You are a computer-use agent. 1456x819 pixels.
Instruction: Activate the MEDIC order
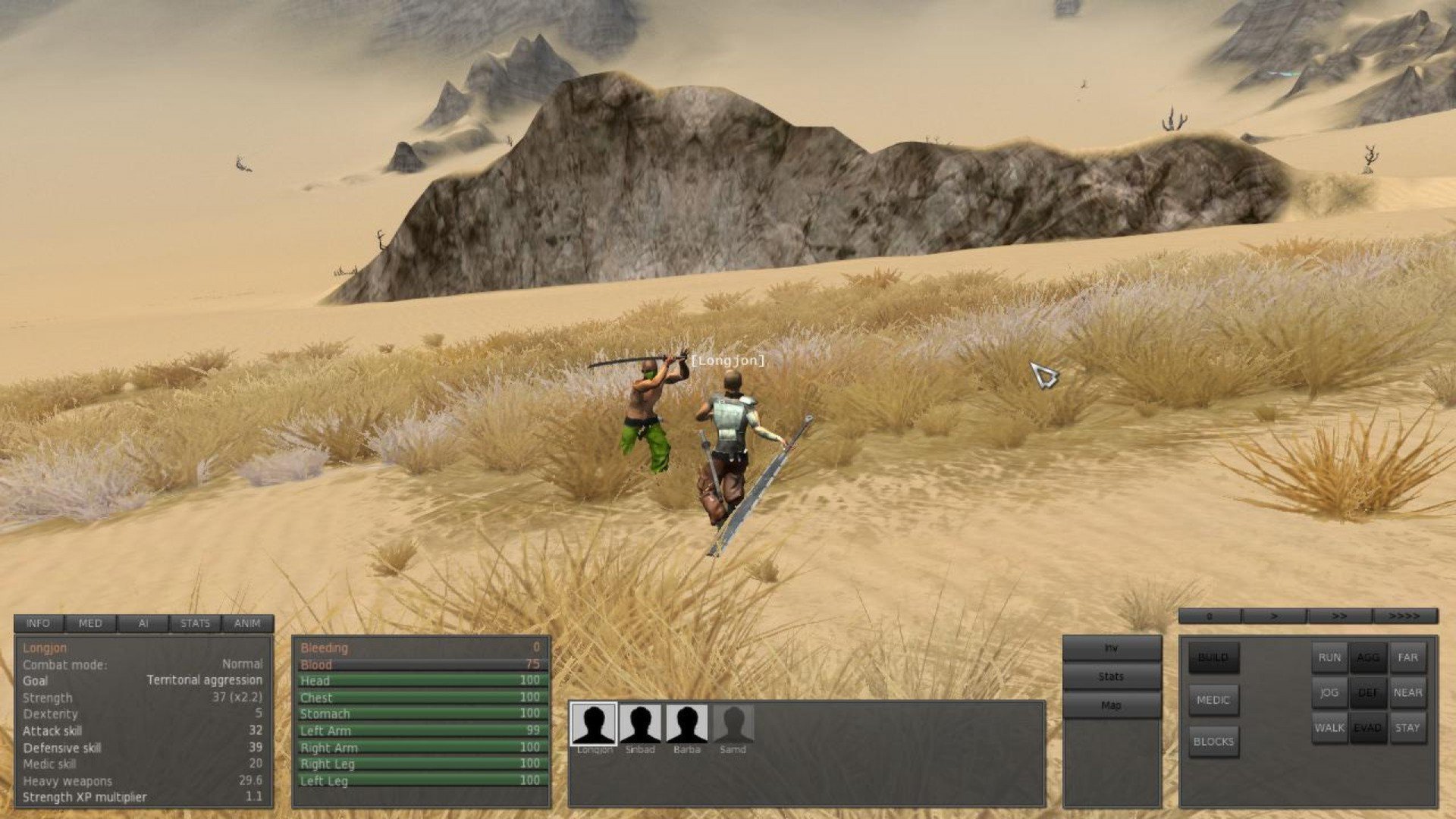coord(1213,700)
